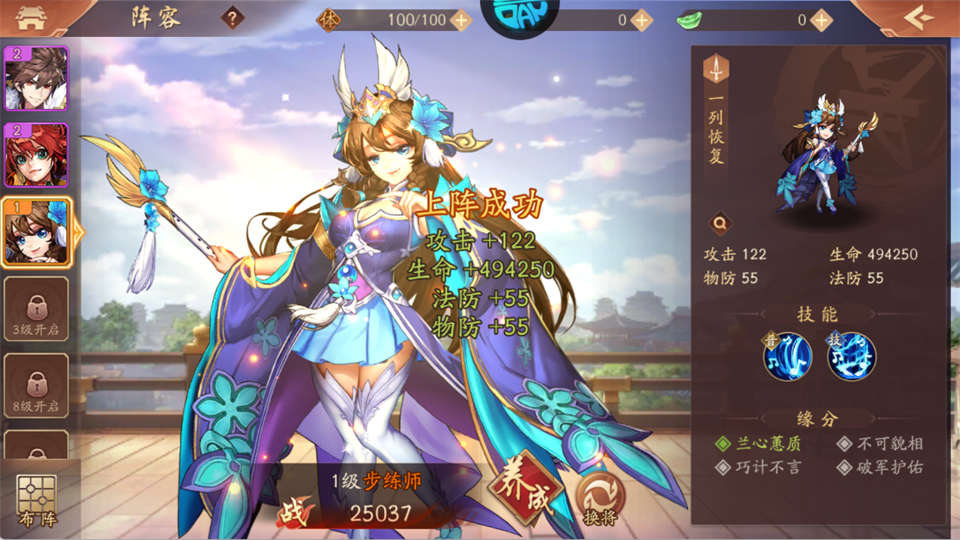View the special skill lightning icon
The height and width of the screenshot is (540, 960).
click(851, 356)
